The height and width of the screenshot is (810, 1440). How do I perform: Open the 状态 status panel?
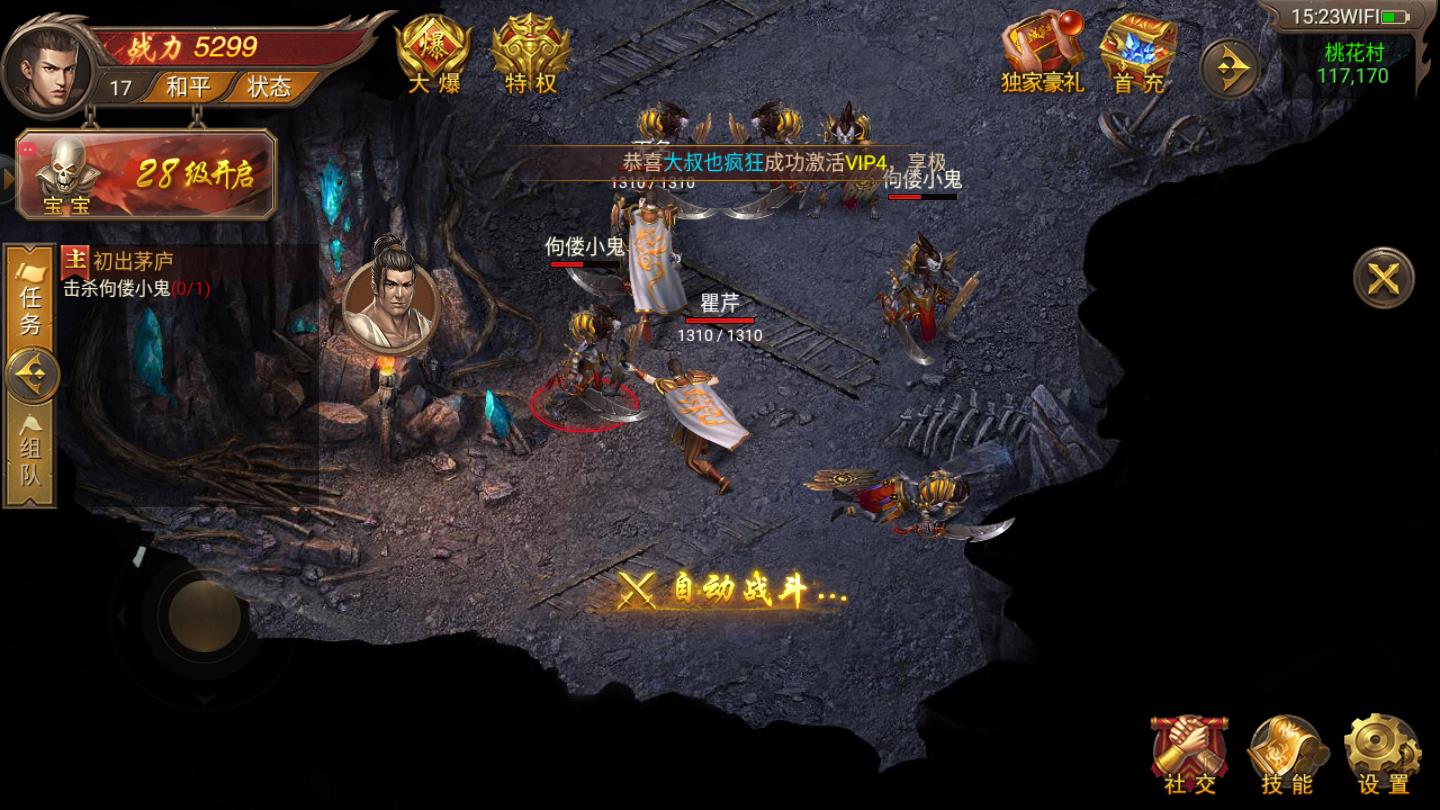tap(268, 87)
